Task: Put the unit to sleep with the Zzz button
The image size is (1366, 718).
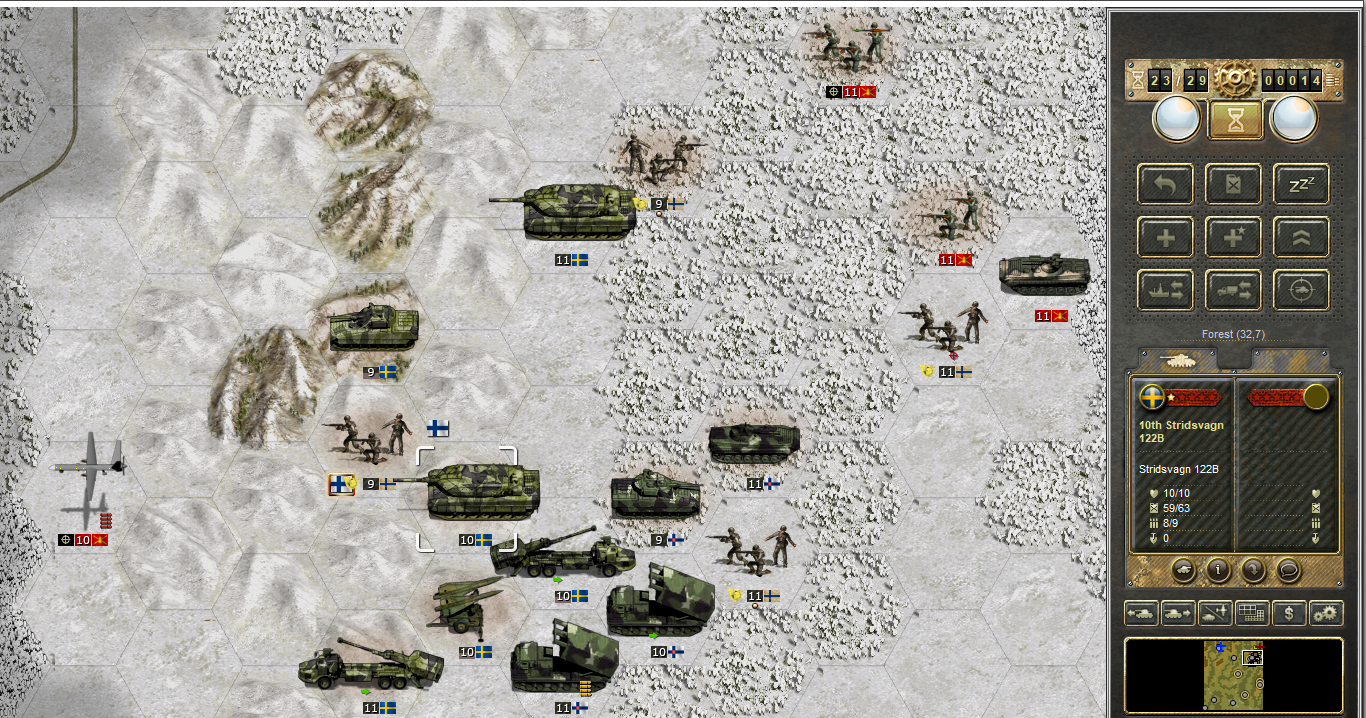Action: [1300, 185]
